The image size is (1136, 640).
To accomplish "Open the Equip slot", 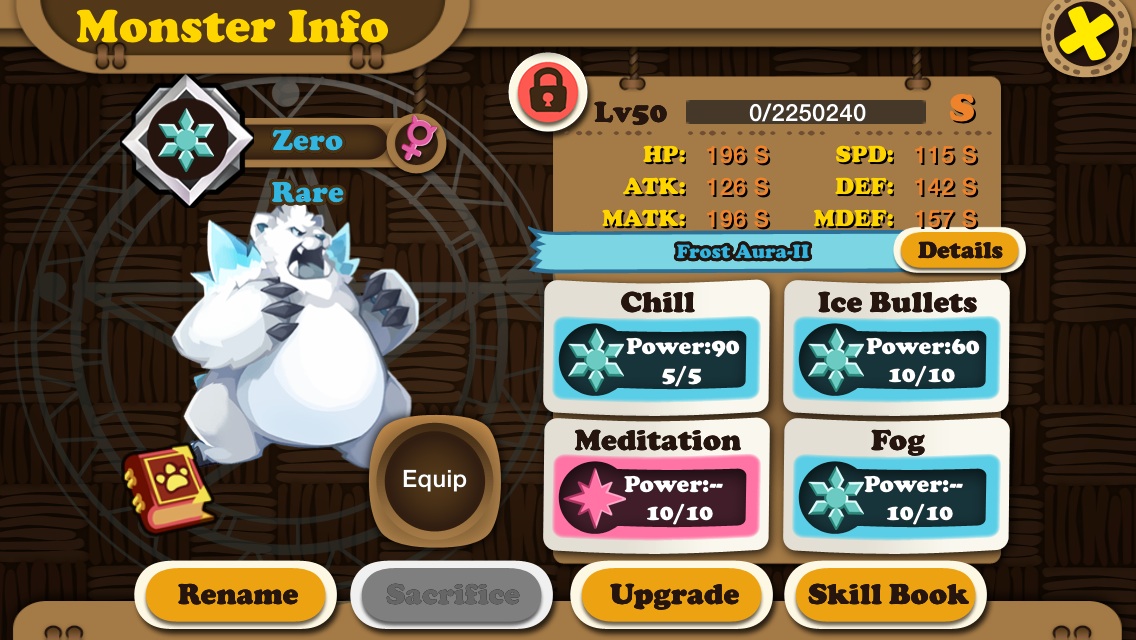I will point(434,480).
